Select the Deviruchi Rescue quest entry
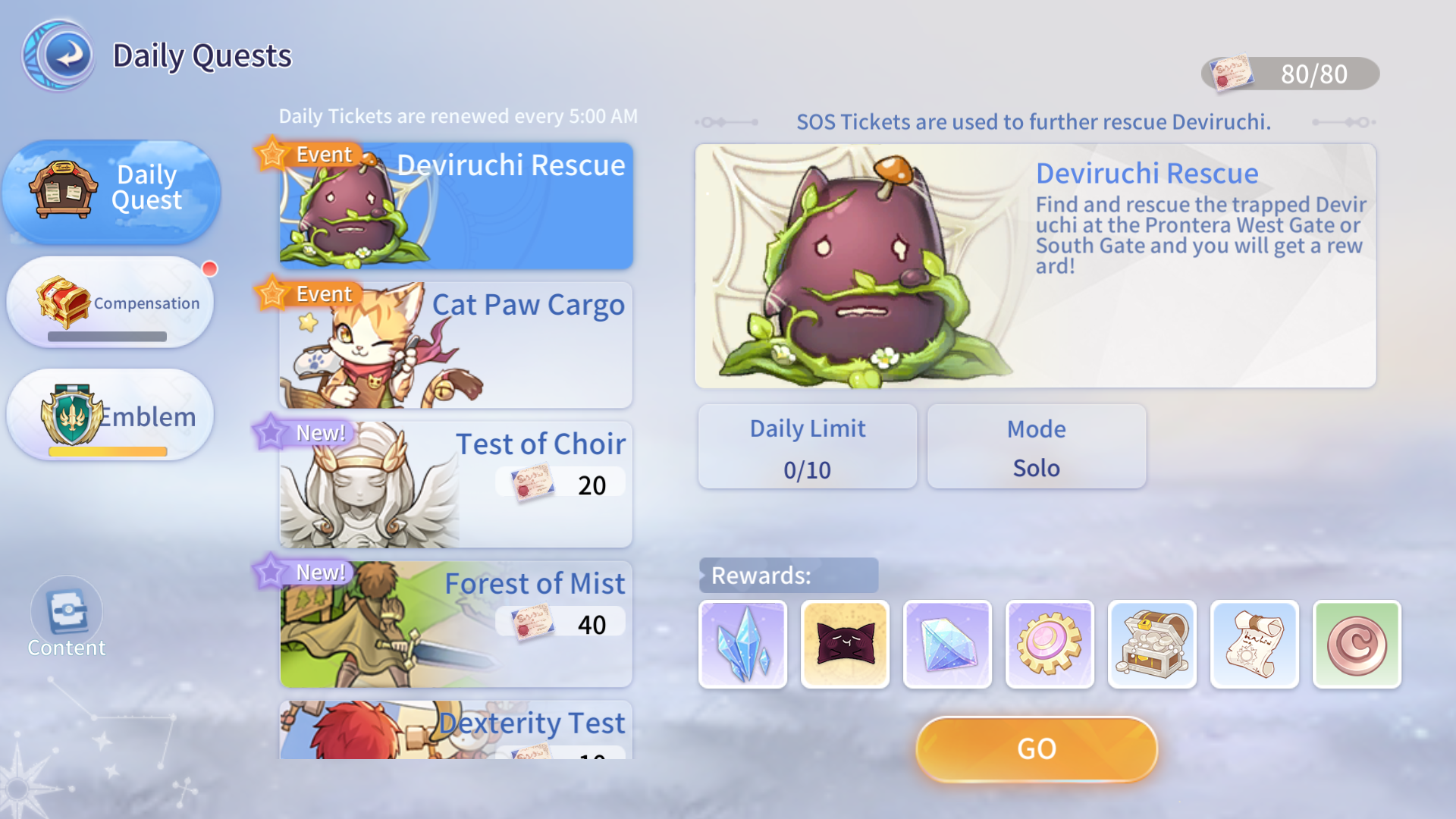The image size is (1456, 819). pos(455,205)
